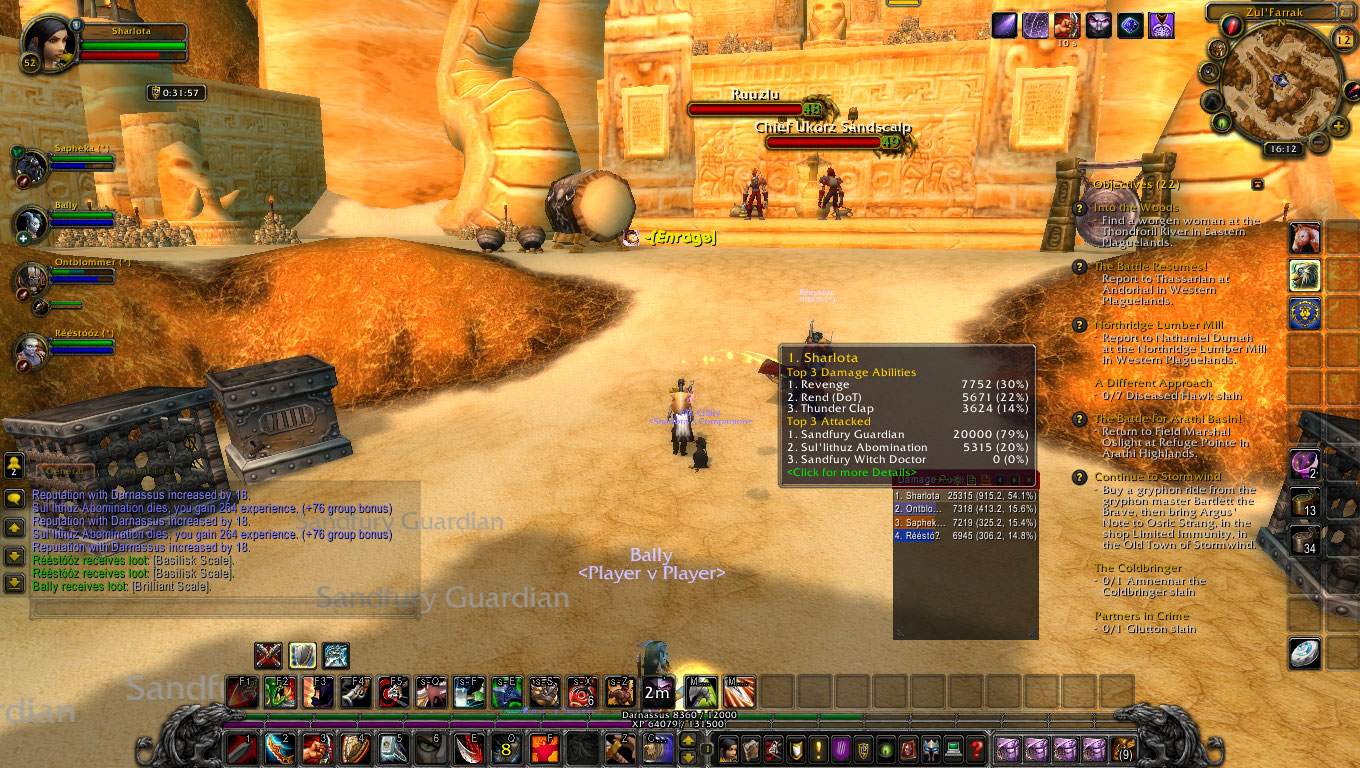The image size is (1360, 768).
Task: Target party member Bally's portrait
Action: point(31,222)
